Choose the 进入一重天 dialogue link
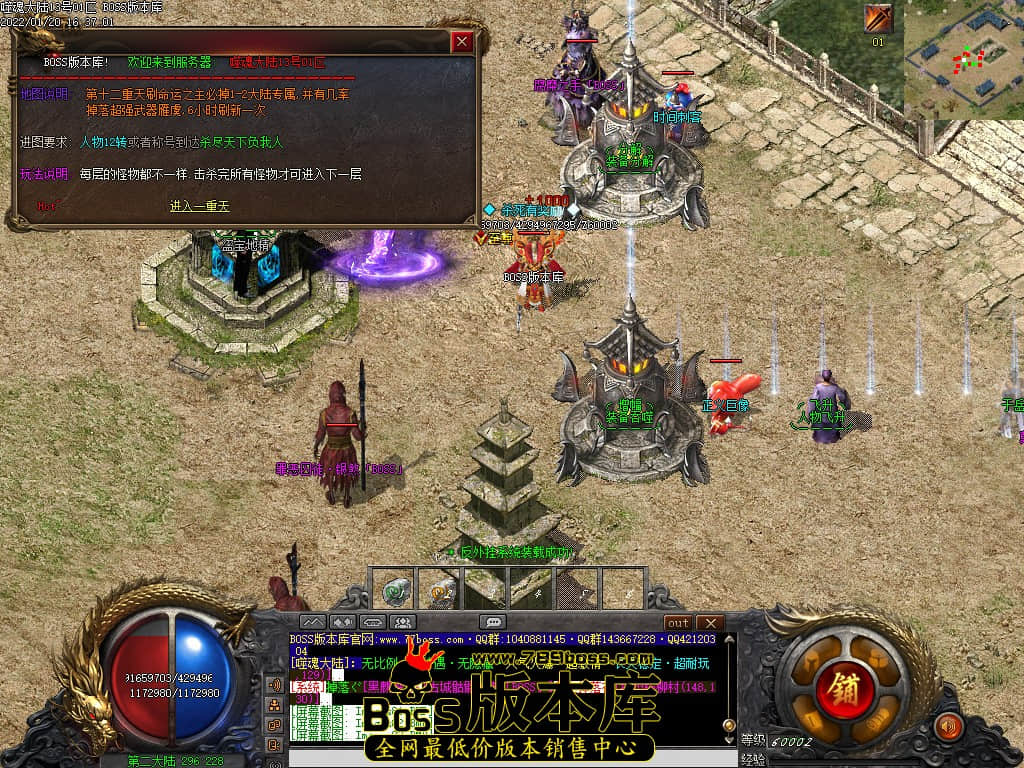This screenshot has width=1024, height=768. [199, 206]
